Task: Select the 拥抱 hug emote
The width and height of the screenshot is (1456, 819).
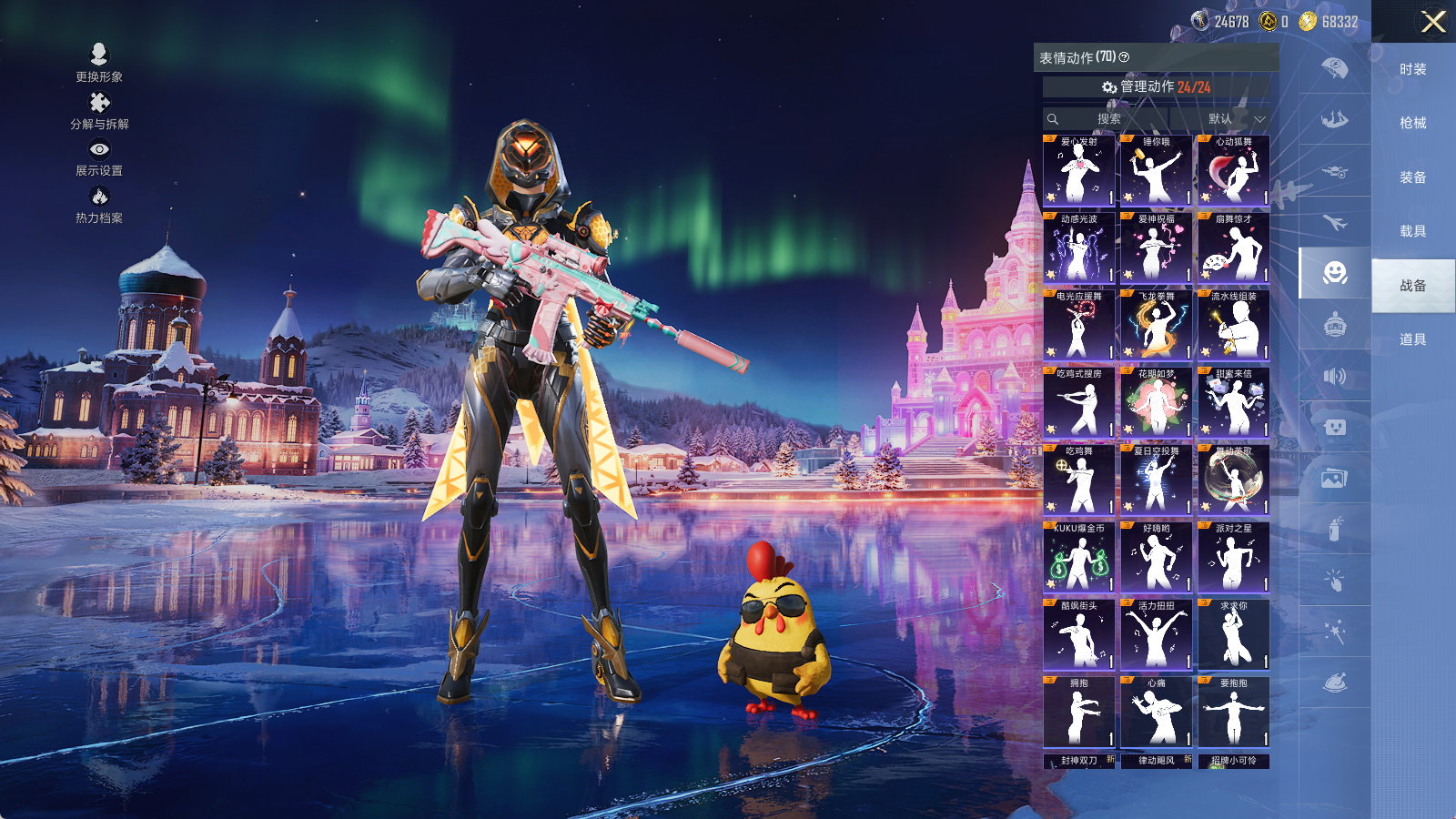Action: [x=1079, y=713]
